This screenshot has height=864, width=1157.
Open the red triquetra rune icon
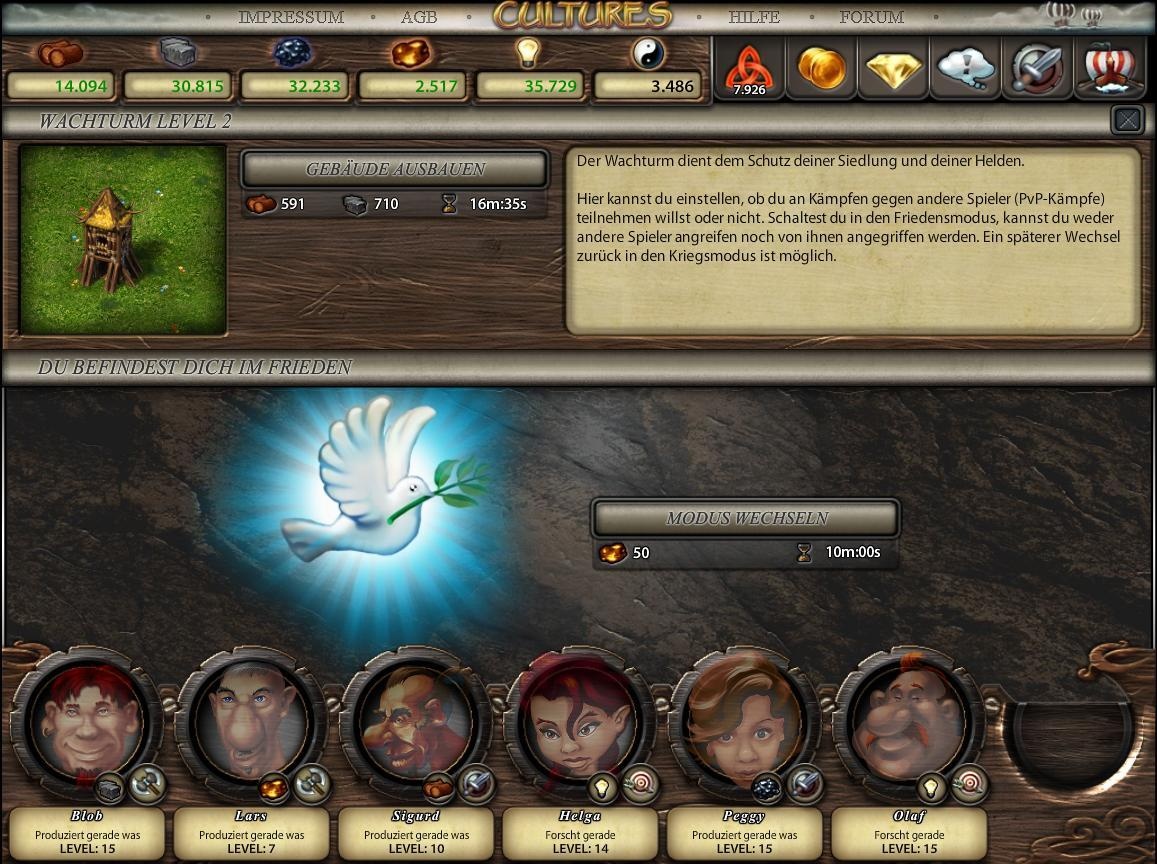coord(749,69)
